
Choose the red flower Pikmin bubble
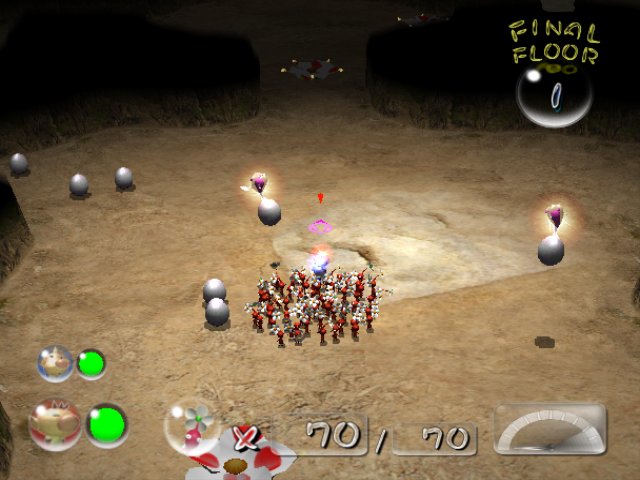191,426
